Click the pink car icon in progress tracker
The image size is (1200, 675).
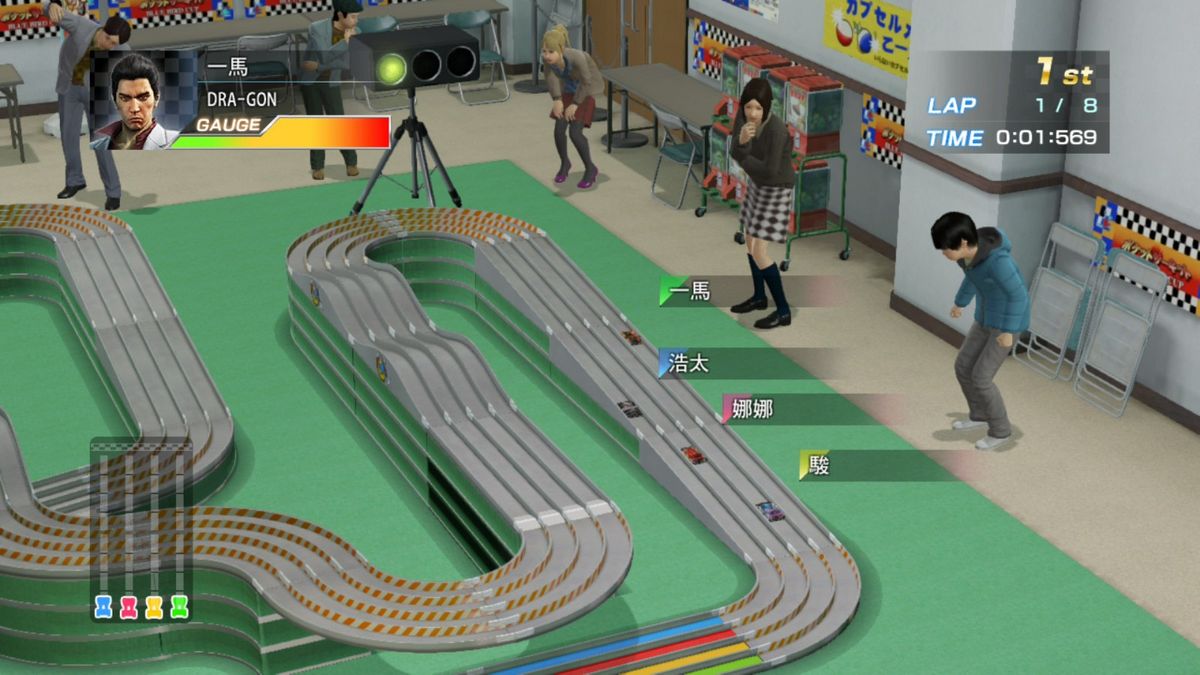pyautogui.click(x=129, y=607)
